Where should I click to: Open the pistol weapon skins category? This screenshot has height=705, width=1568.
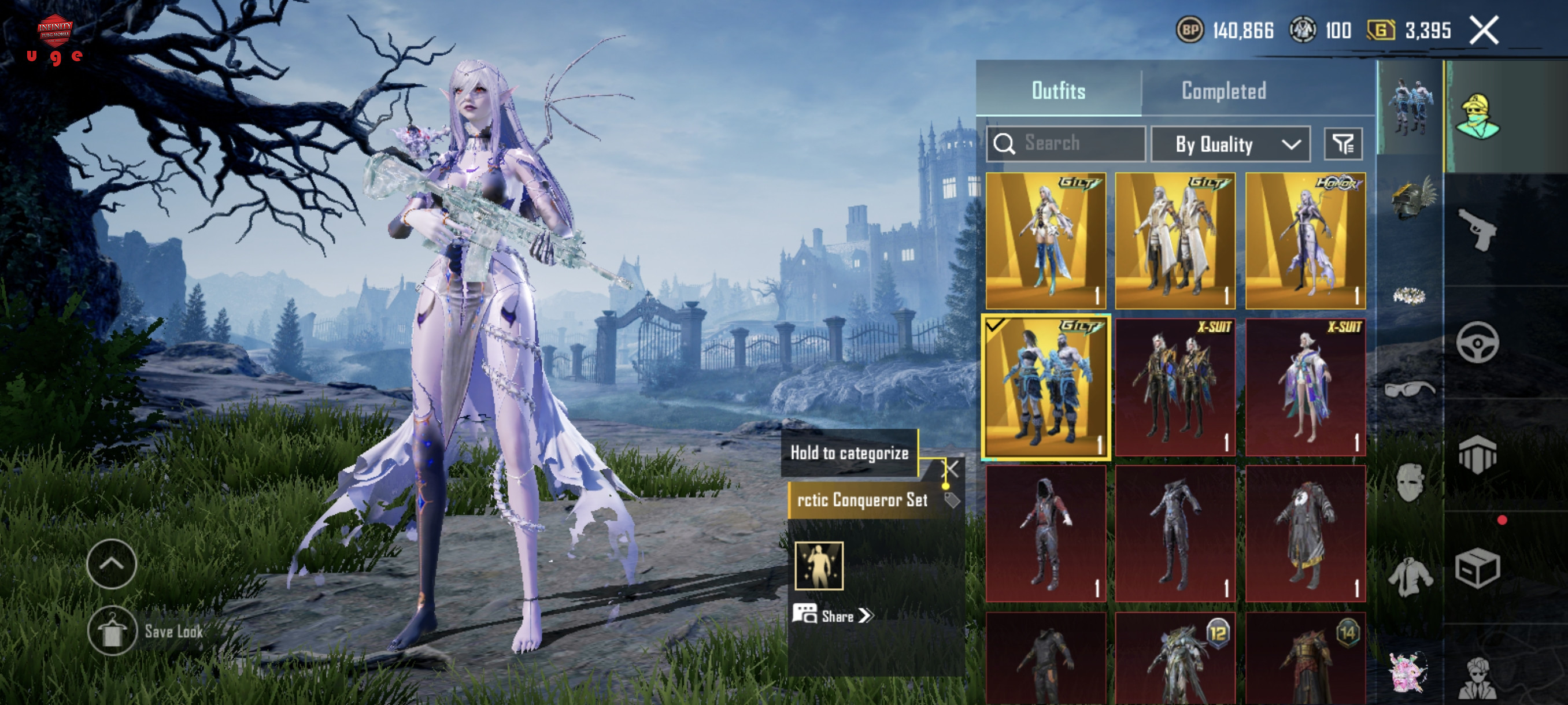1478,230
